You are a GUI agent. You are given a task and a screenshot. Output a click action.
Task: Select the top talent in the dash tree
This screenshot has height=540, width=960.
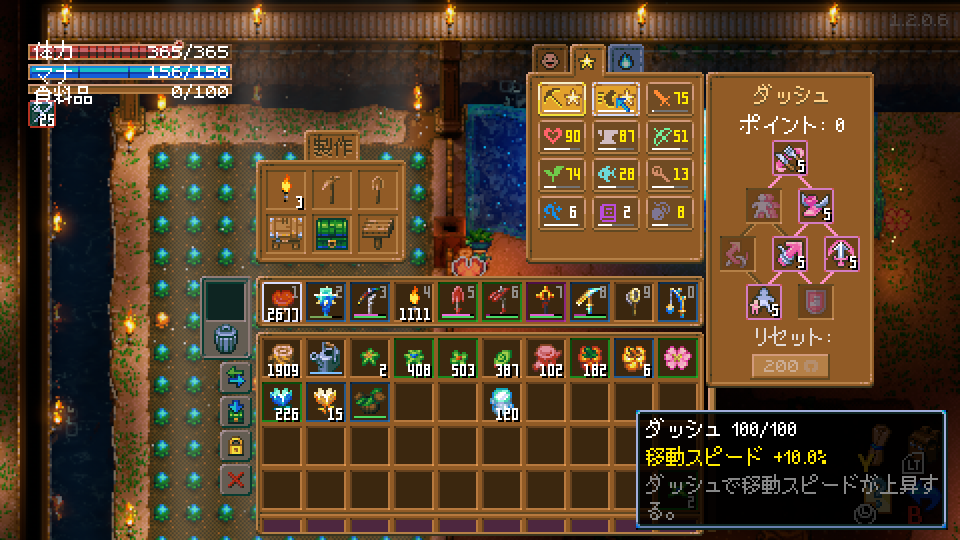click(x=789, y=160)
